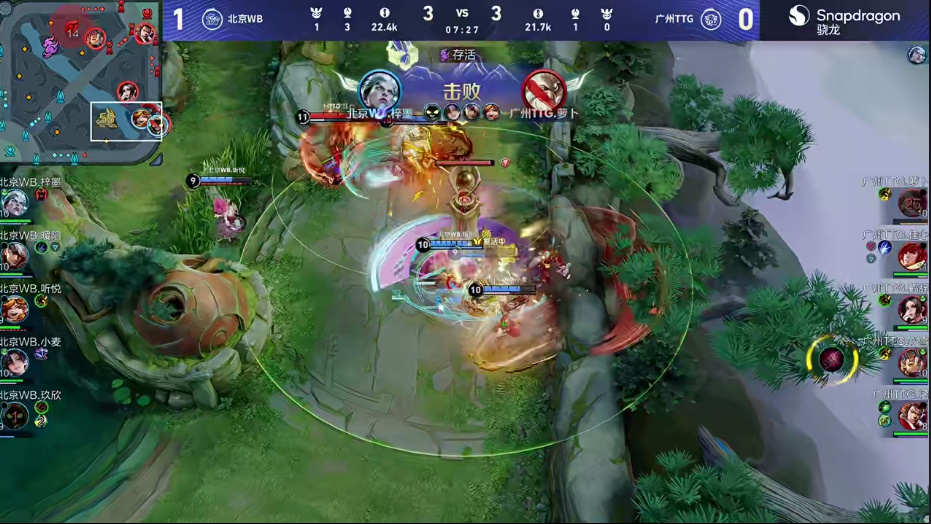Select 北京WB.暖阳's hero portrait
931x524 pixels.
(14, 256)
